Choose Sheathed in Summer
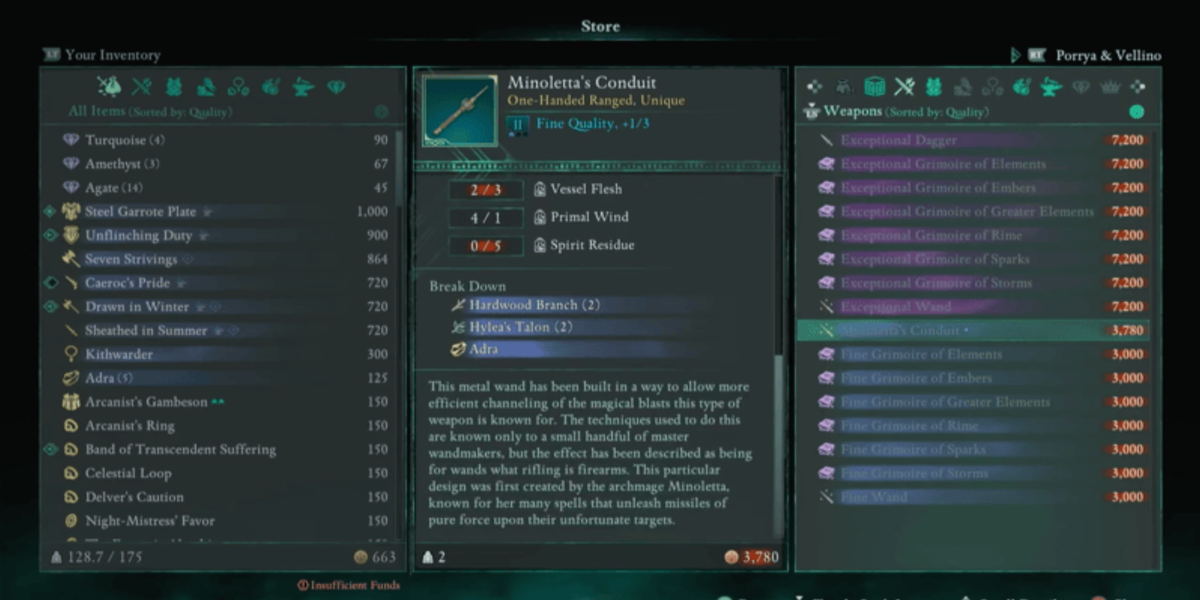 point(146,331)
